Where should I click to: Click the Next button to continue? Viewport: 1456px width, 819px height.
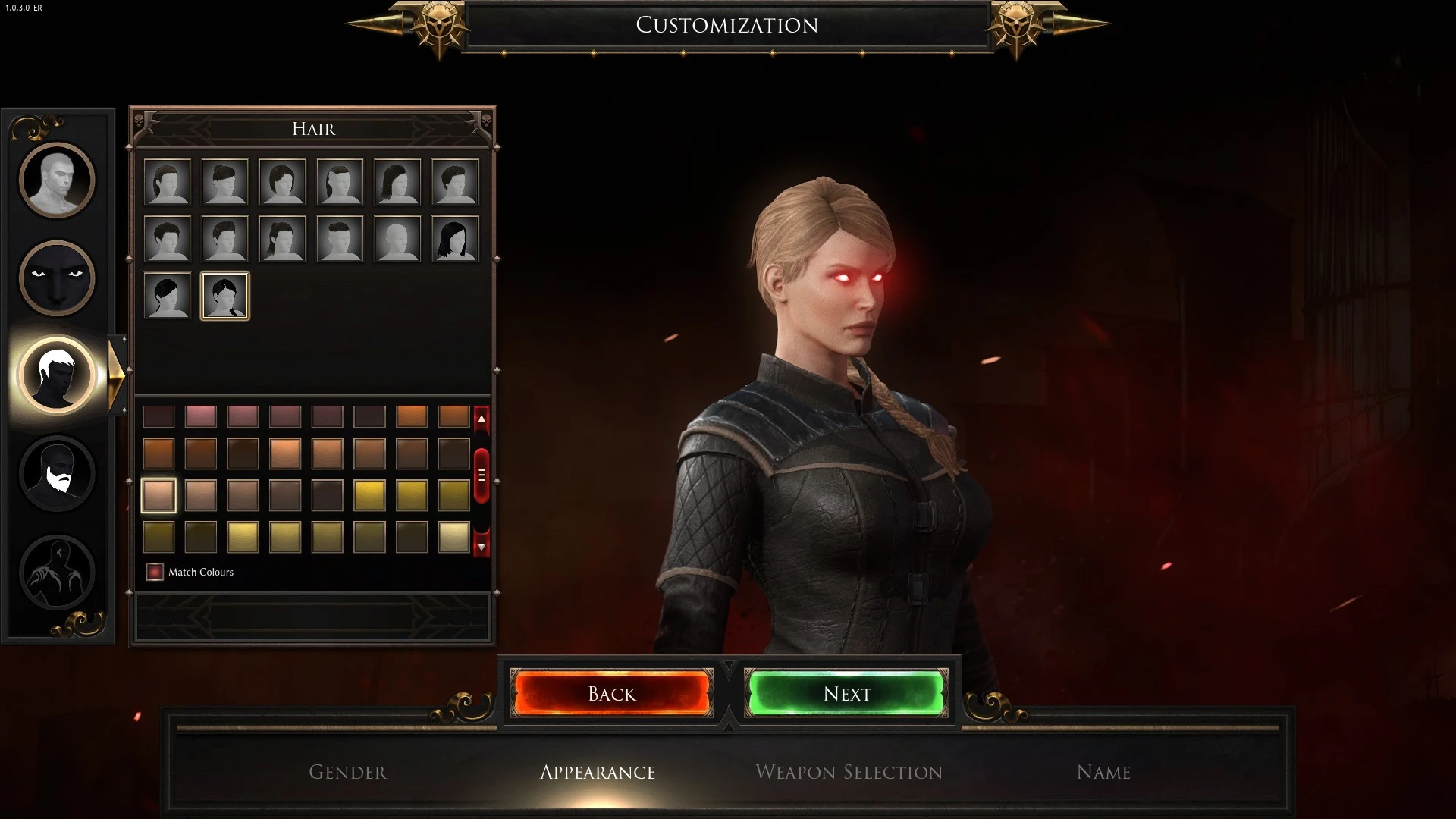click(x=847, y=693)
